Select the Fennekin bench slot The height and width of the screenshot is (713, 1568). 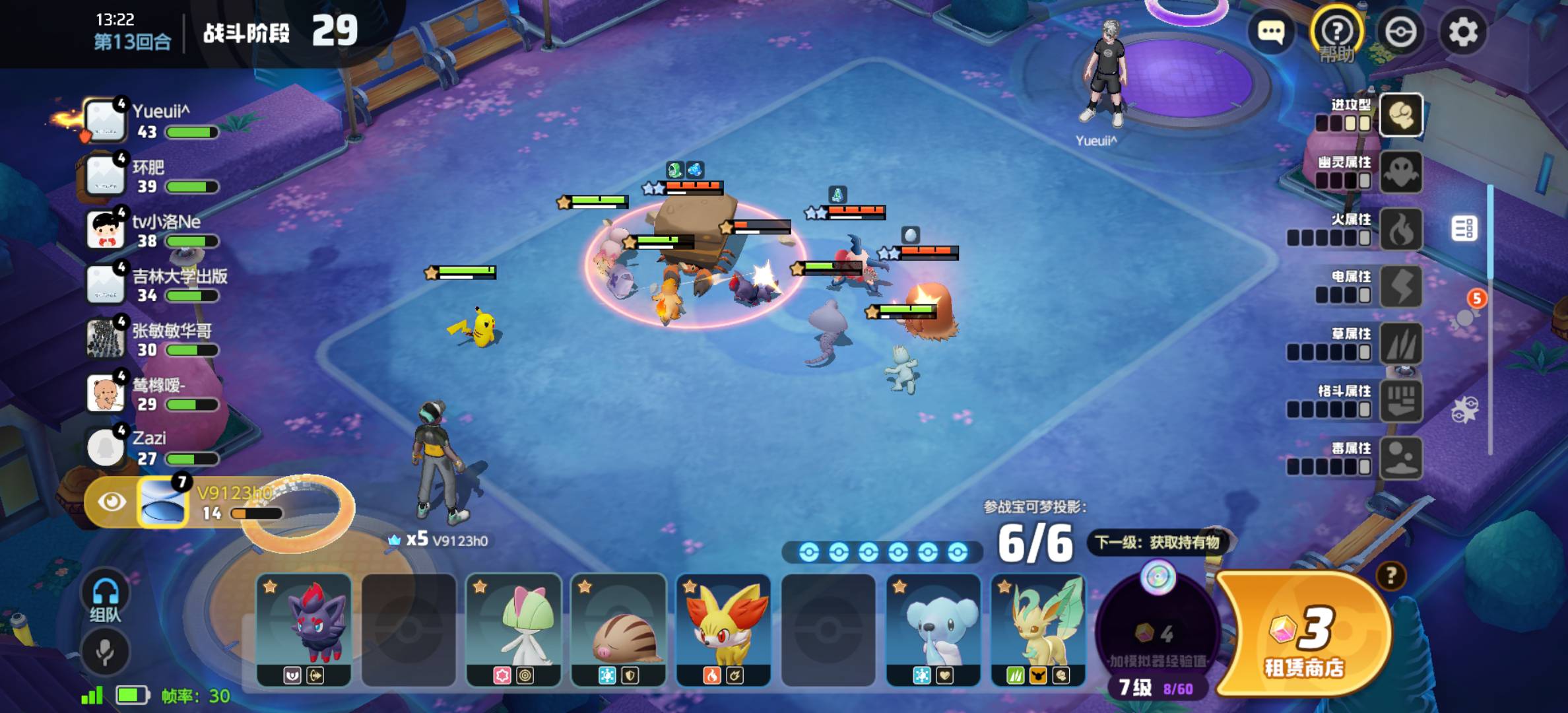point(723,629)
